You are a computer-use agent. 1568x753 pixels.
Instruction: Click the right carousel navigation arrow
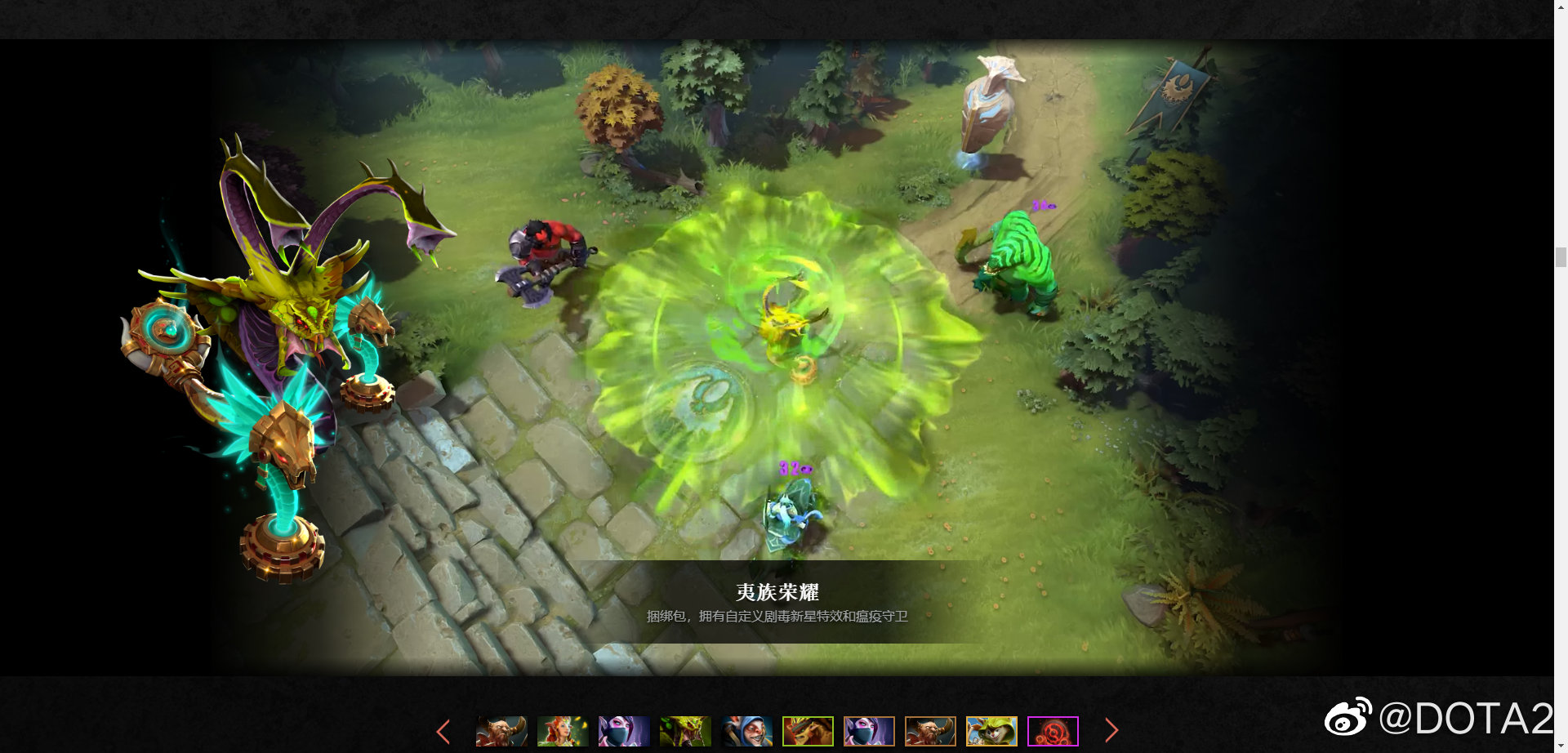(1112, 731)
